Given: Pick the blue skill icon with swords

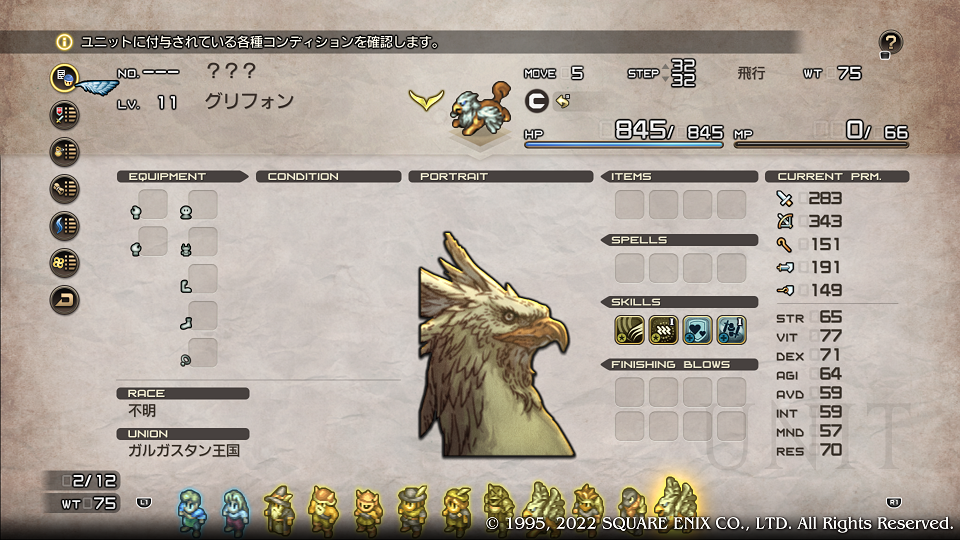Looking at the screenshot, I should click(731, 328).
